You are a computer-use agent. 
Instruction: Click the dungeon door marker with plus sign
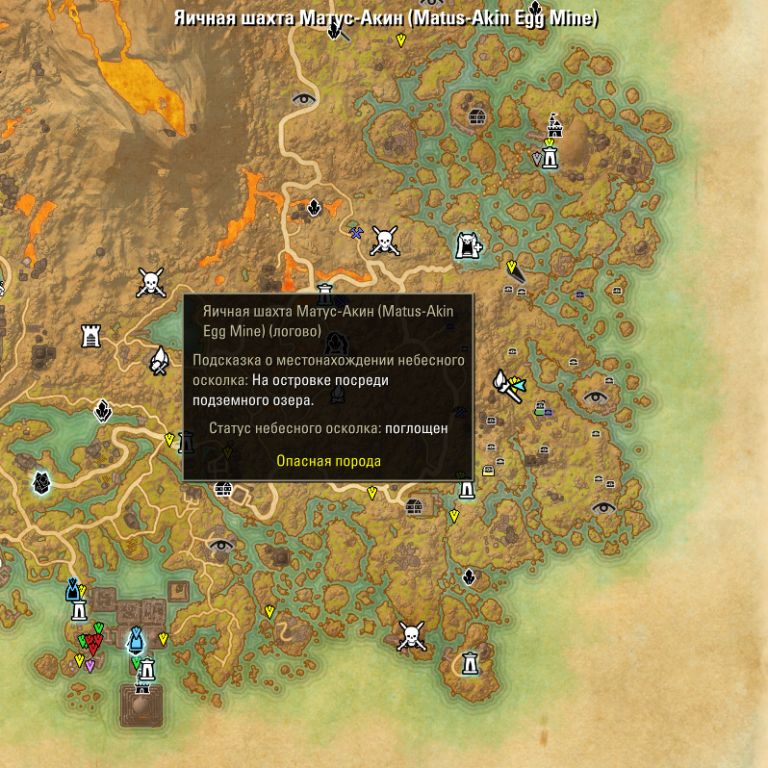tap(468, 245)
